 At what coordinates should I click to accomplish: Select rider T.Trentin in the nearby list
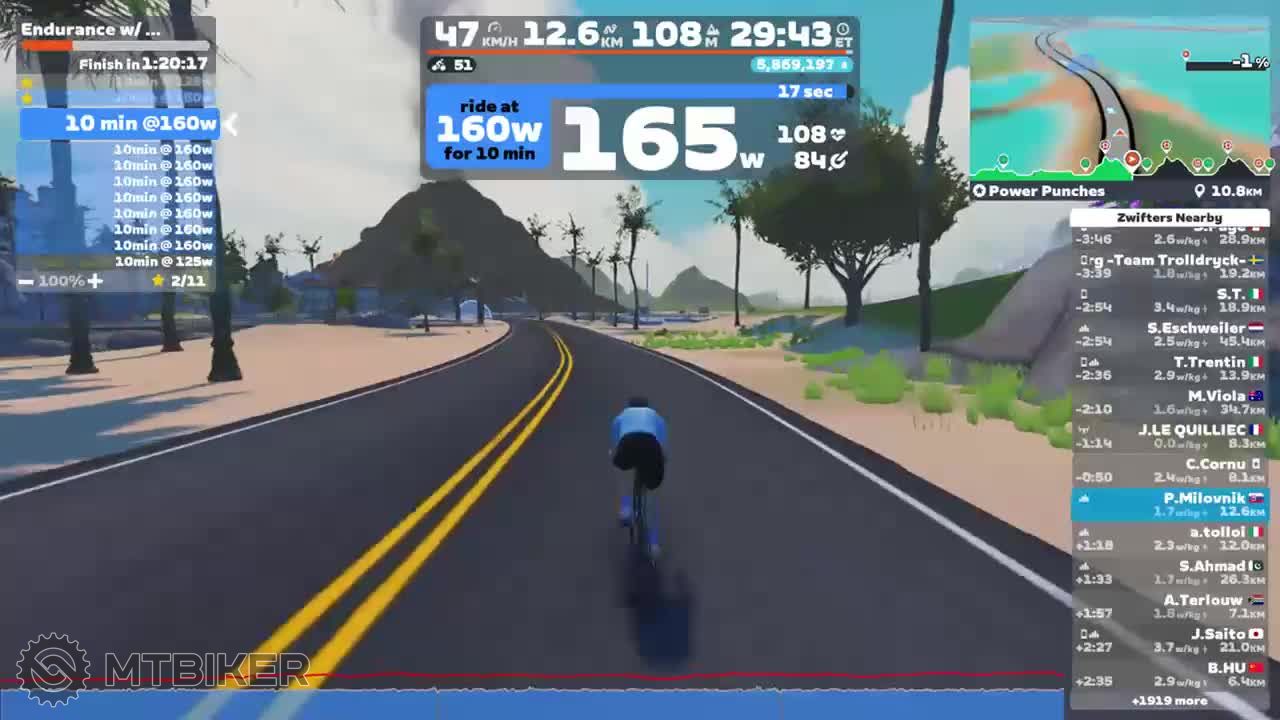1169,368
